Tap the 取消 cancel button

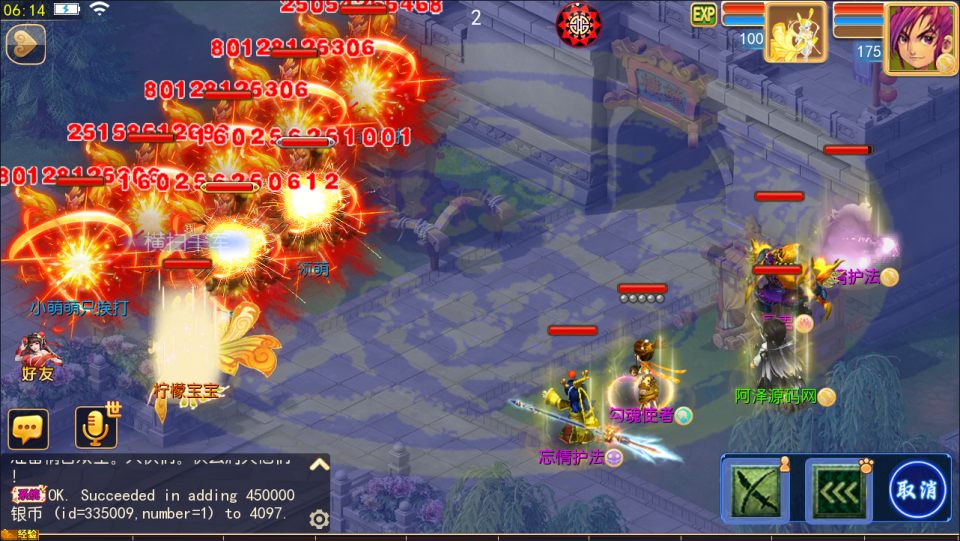pos(917,490)
